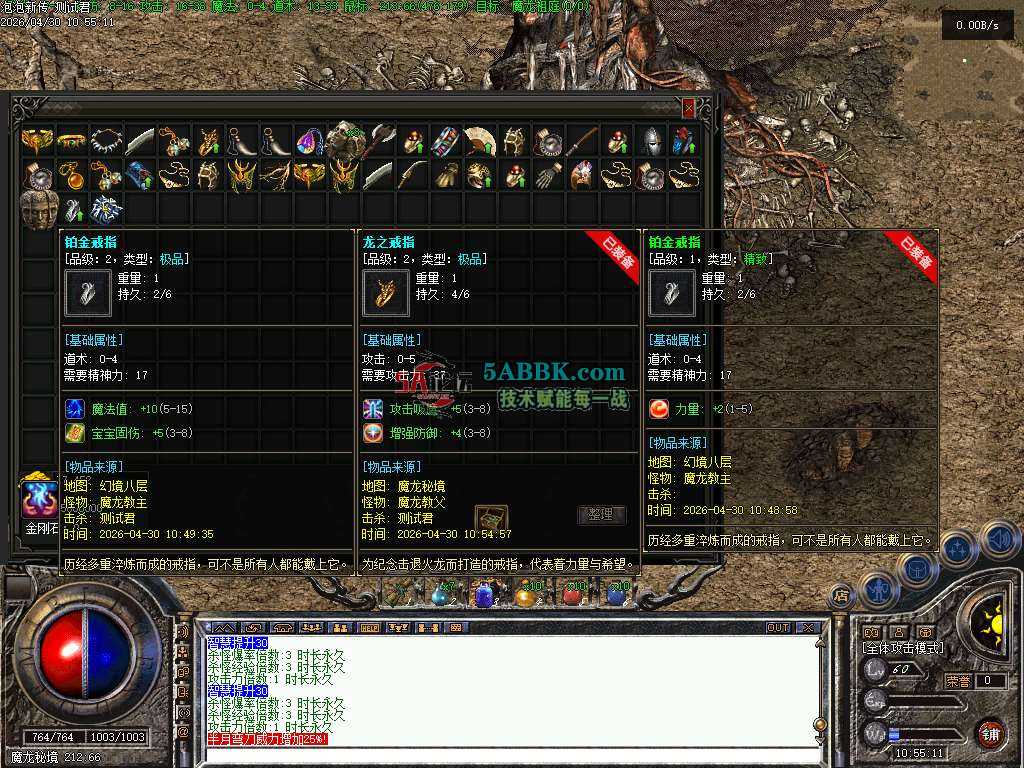Close the chat panel with X

(x=808, y=628)
